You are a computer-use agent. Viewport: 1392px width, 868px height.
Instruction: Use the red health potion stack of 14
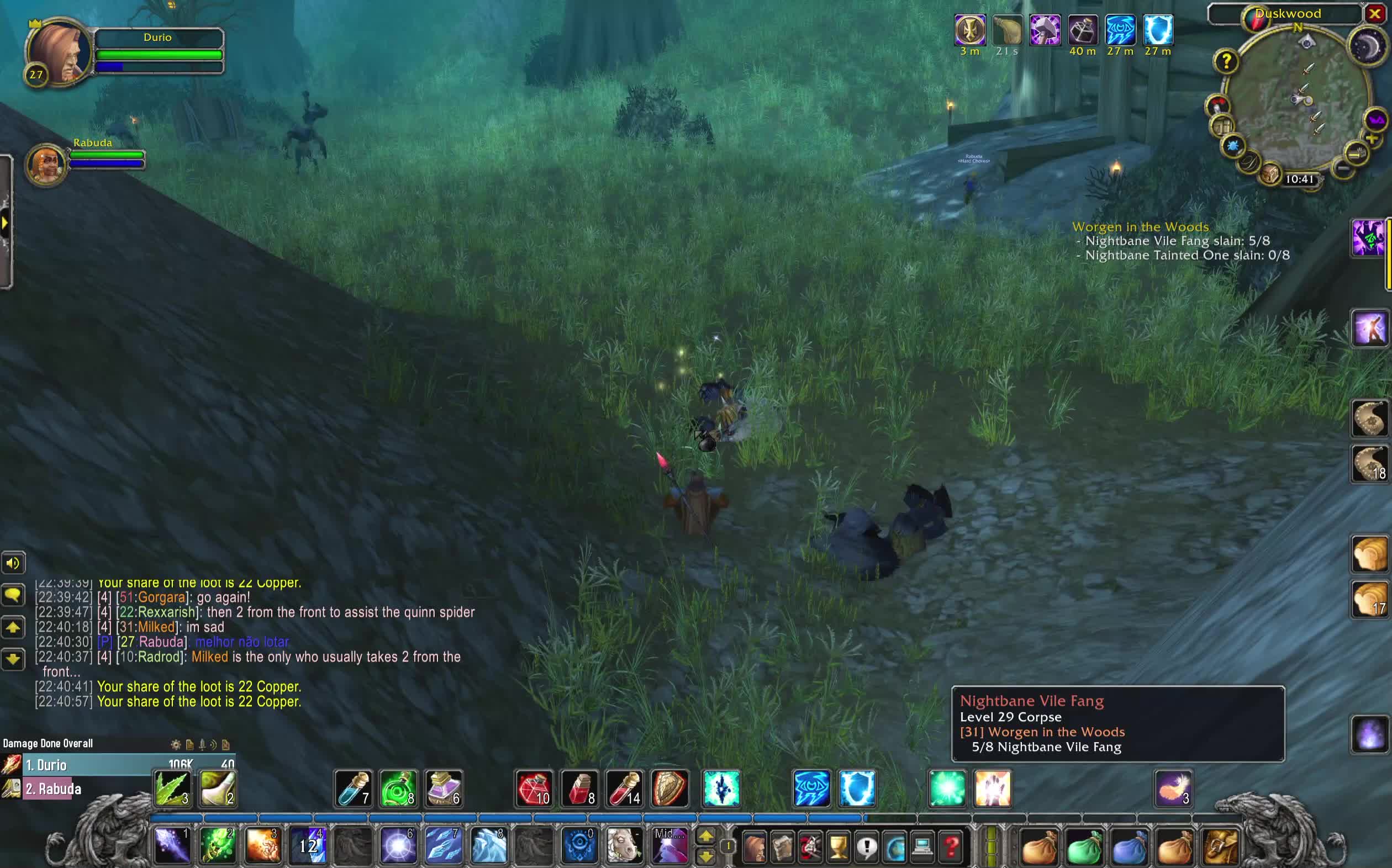pyautogui.click(x=625, y=788)
